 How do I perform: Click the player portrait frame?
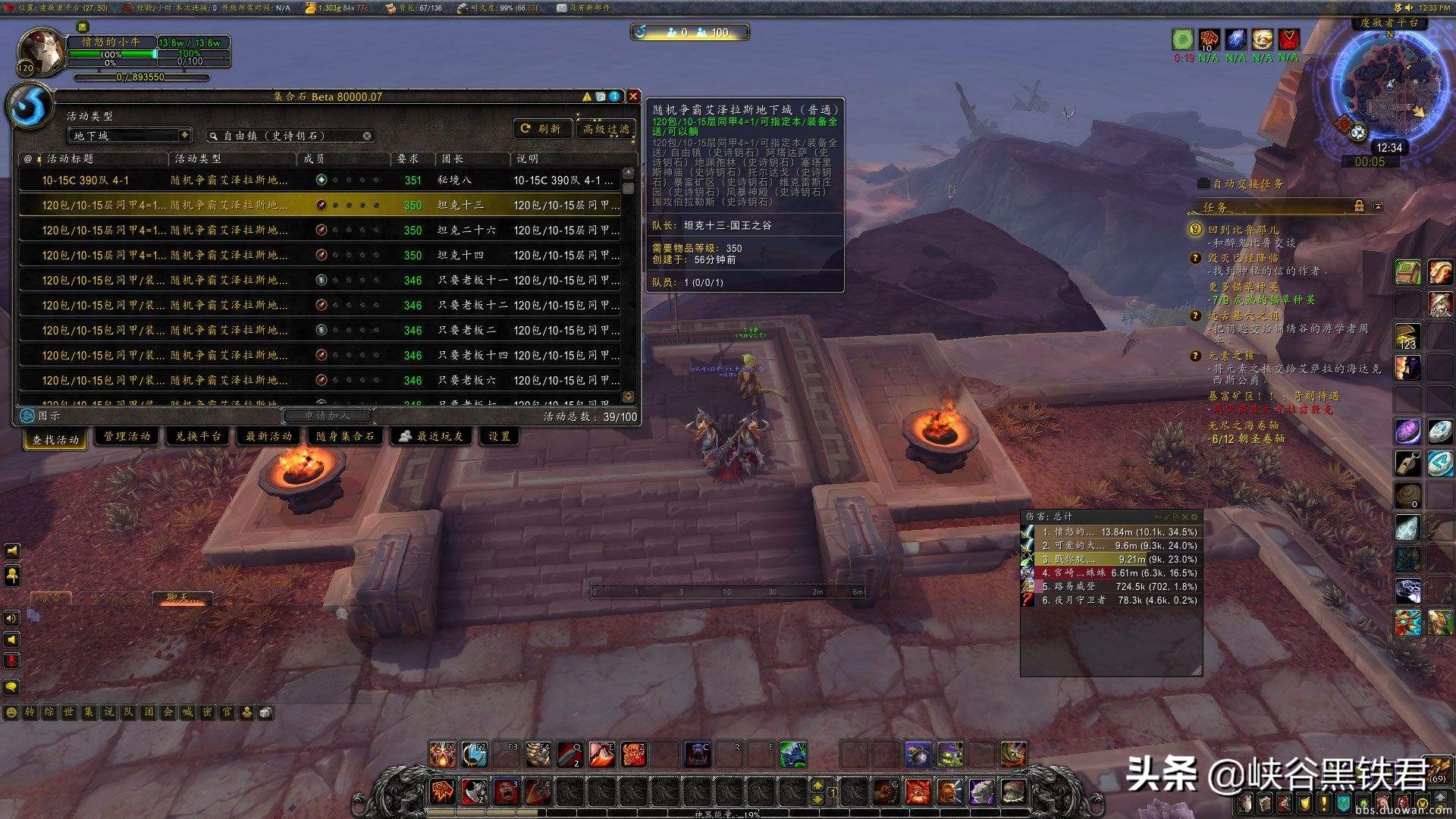pos(42,52)
